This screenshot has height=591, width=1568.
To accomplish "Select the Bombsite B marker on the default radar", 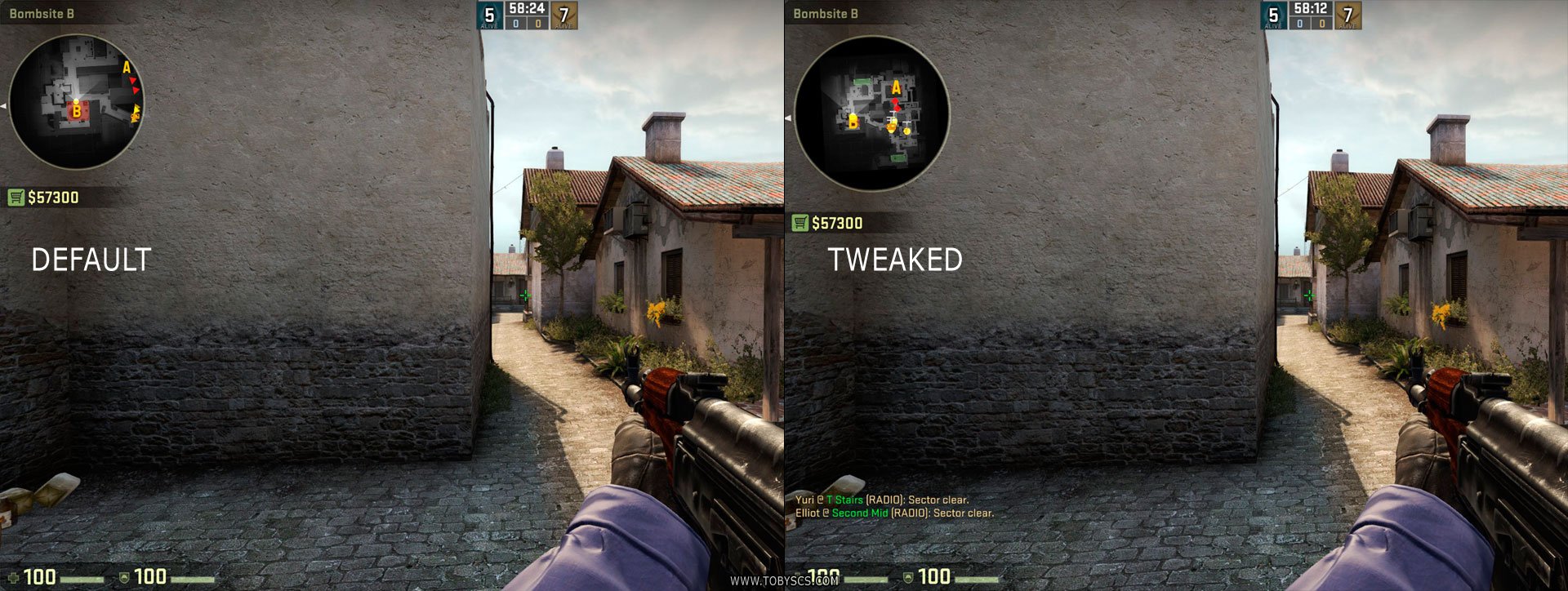I will tap(77, 111).
